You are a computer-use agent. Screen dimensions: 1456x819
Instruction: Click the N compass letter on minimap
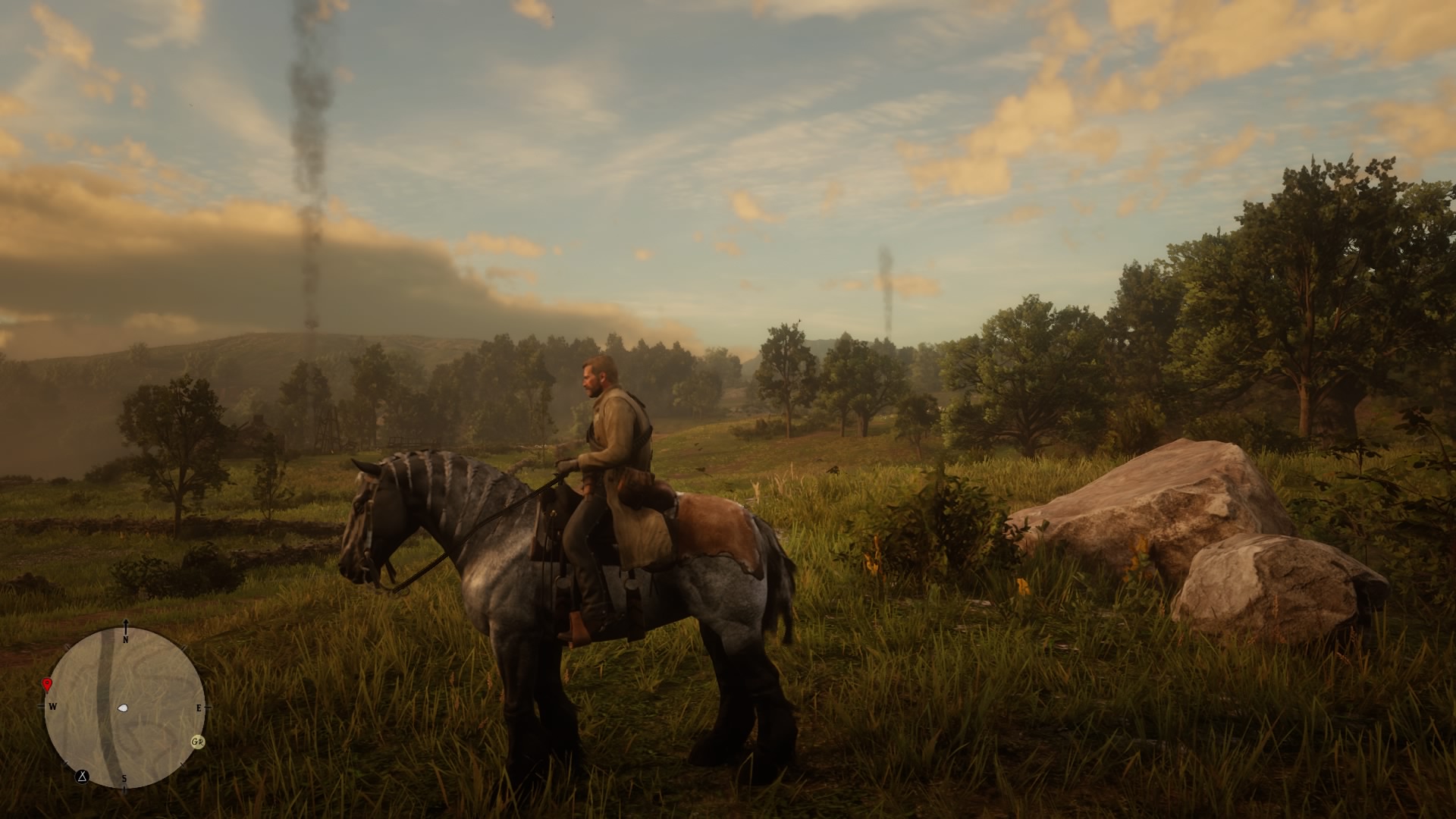tap(125, 640)
